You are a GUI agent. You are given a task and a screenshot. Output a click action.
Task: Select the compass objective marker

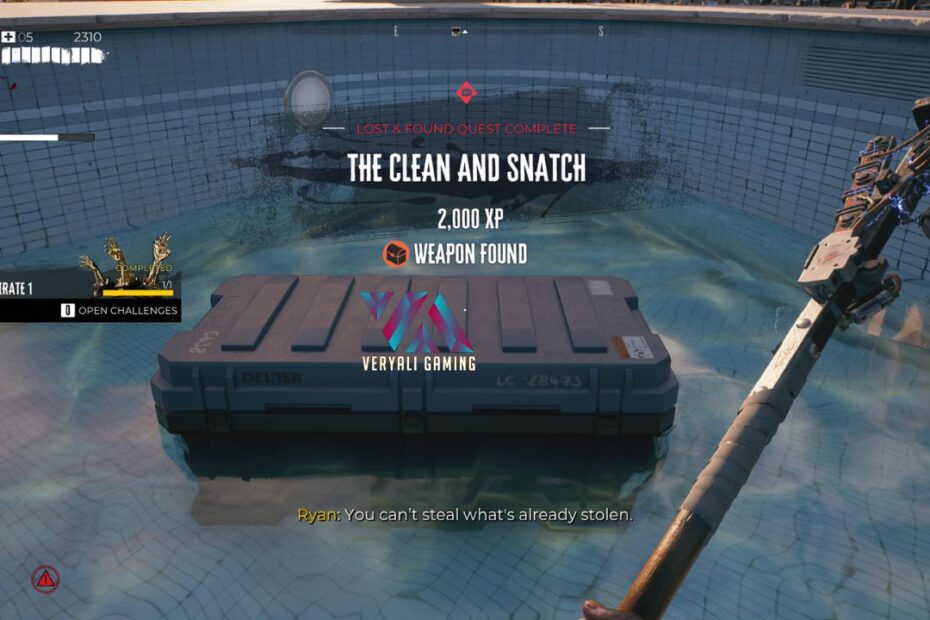[459, 32]
